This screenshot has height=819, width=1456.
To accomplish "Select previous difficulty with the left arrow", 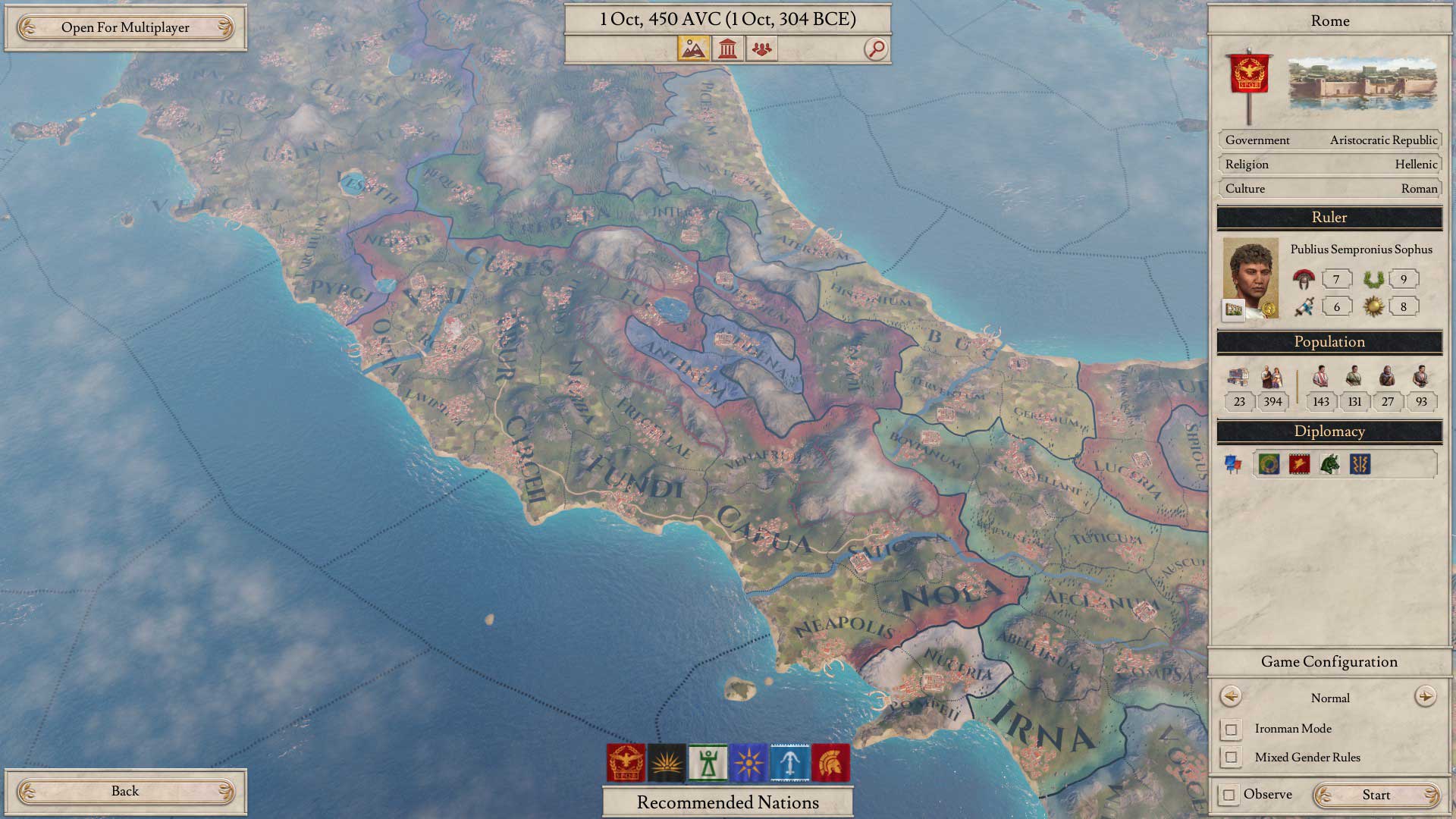I will 1230,697.
